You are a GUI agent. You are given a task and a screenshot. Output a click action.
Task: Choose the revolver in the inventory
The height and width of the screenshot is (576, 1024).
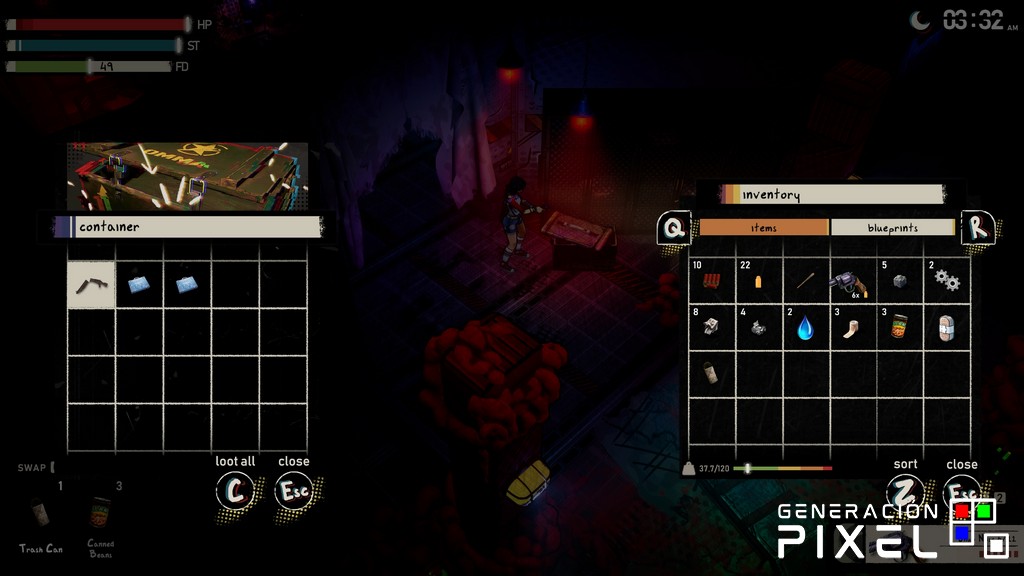tap(851, 282)
